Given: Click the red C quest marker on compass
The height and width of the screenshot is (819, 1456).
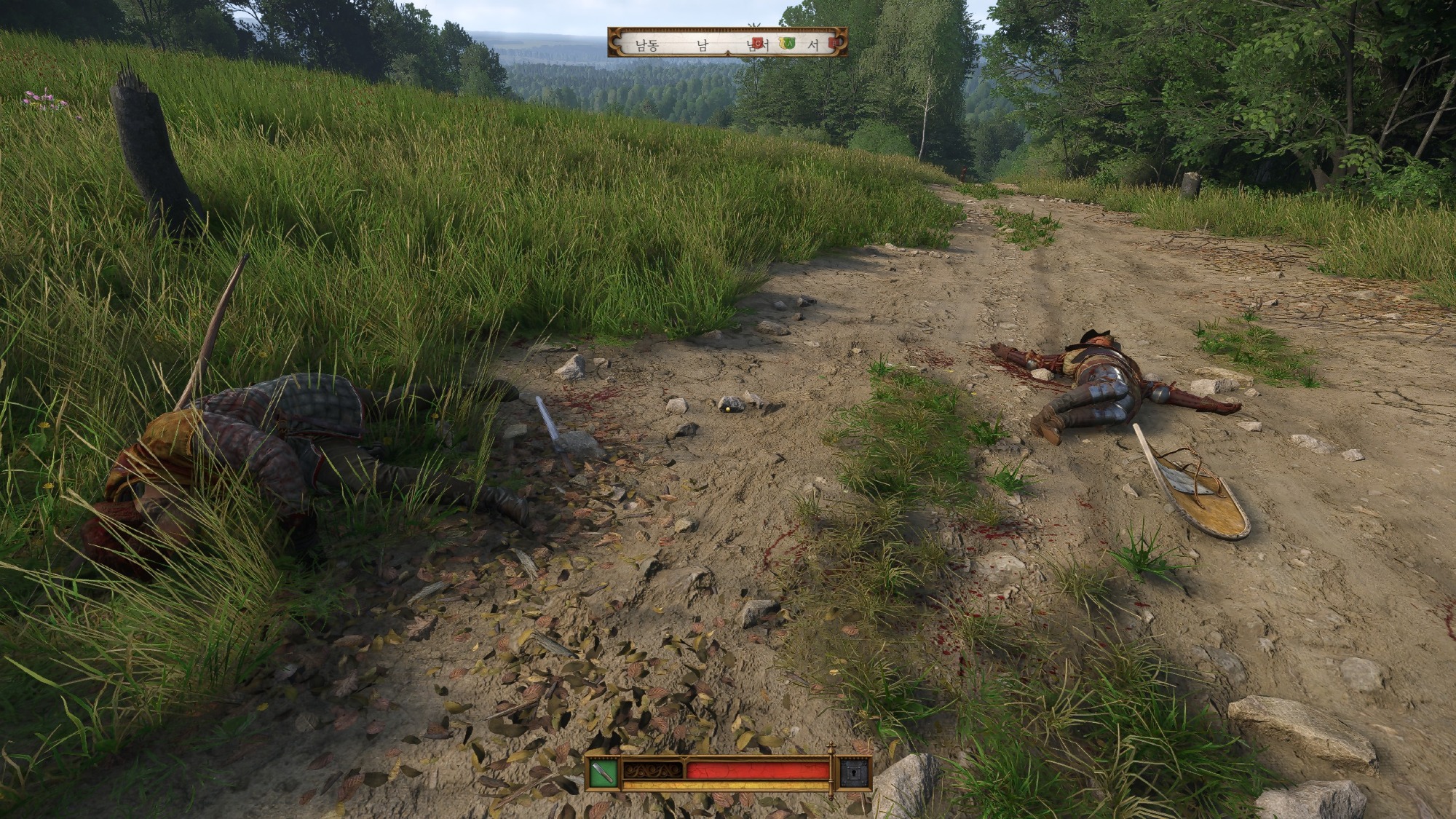Looking at the screenshot, I should tap(758, 44).
